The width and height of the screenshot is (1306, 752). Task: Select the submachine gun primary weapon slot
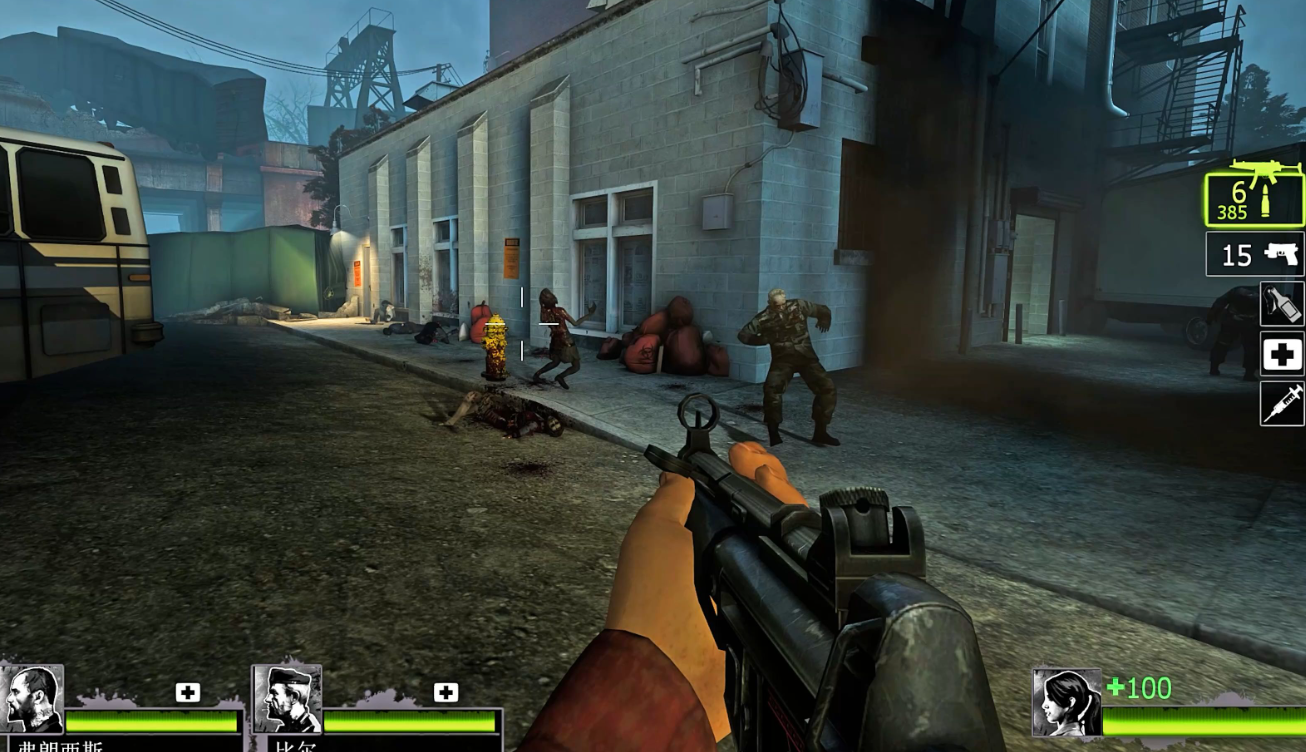pyautogui.click(x=1254, y=199)
